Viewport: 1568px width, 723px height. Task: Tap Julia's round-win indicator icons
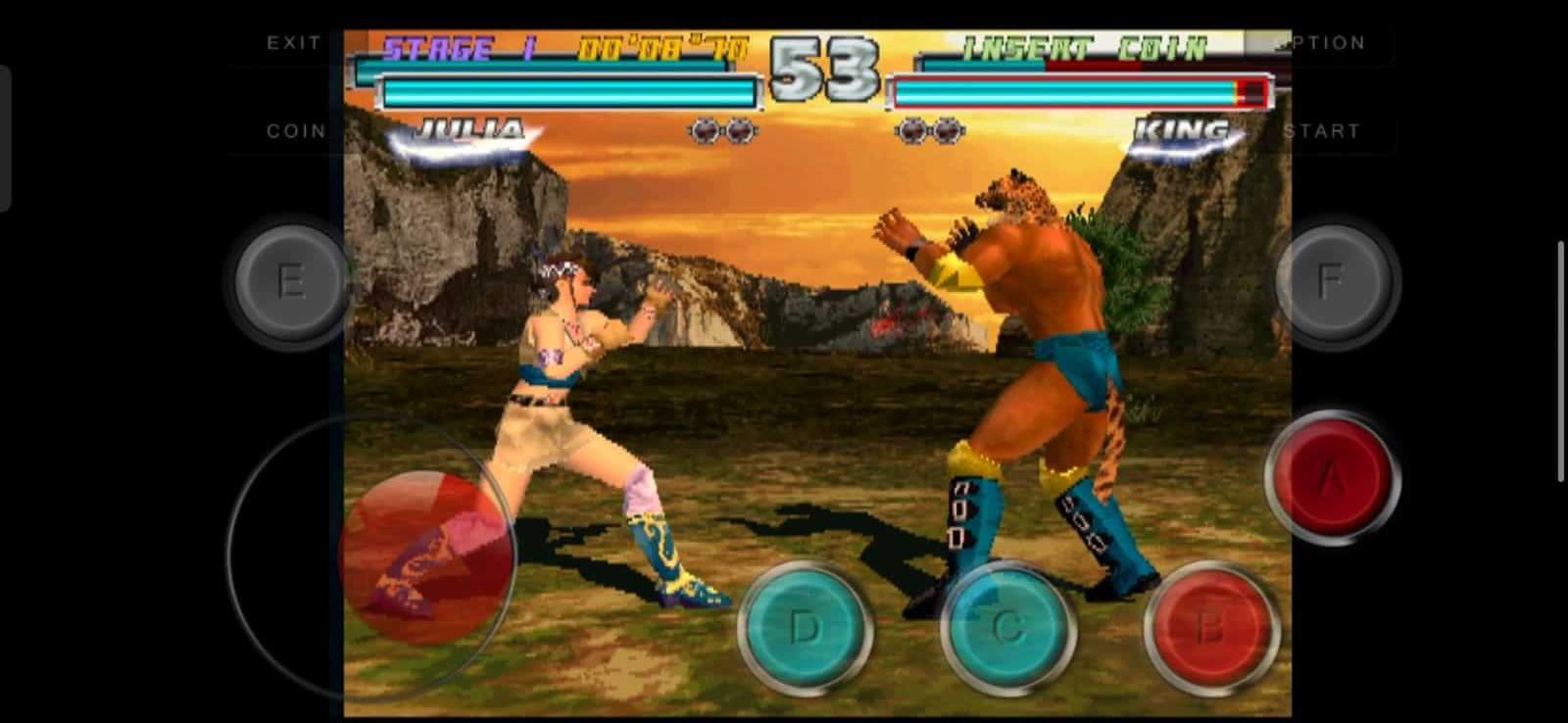(x=725, y=128)
